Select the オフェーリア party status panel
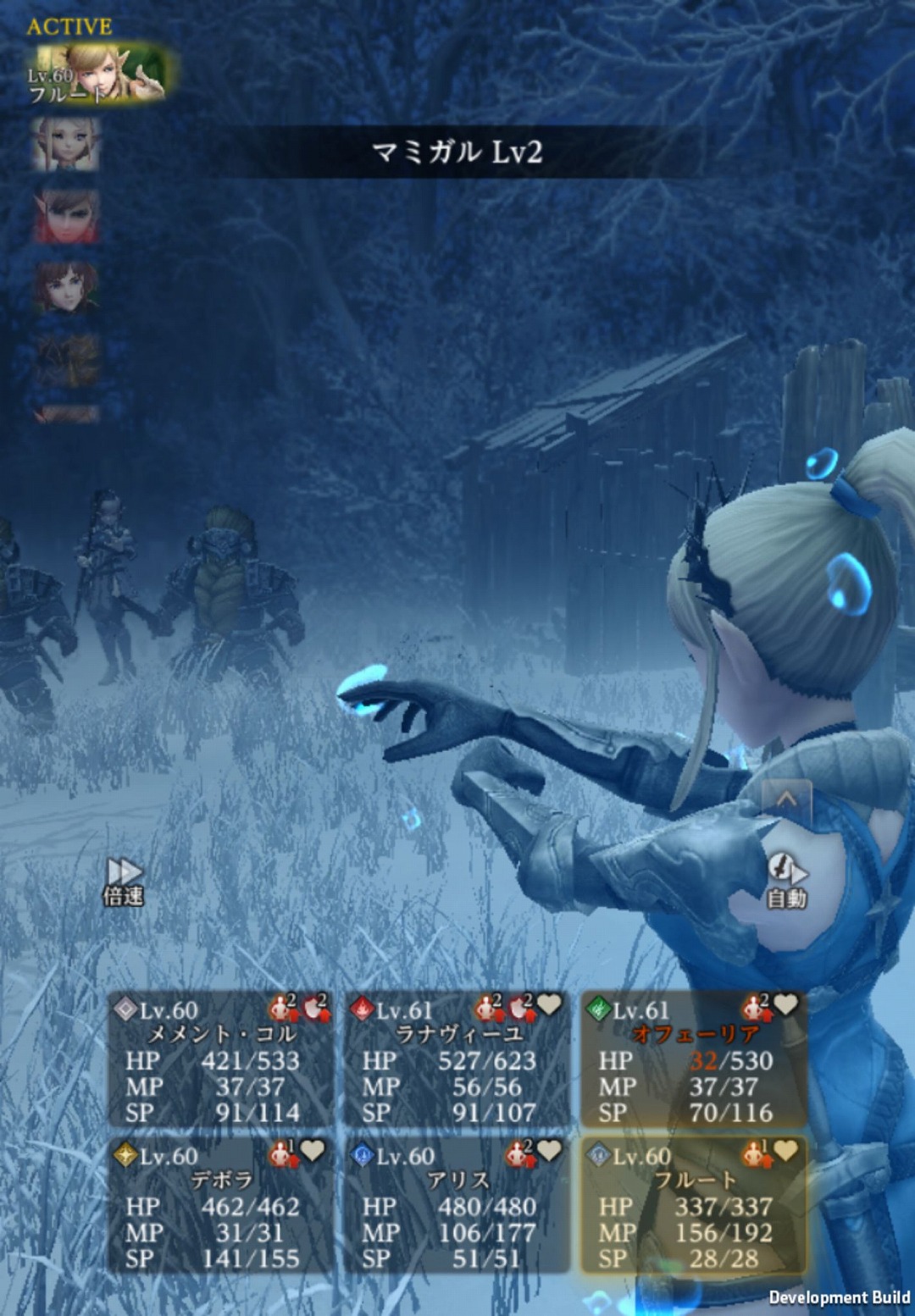The image size is (915, 1316). pyautogui.click(x=693, y=1060)
